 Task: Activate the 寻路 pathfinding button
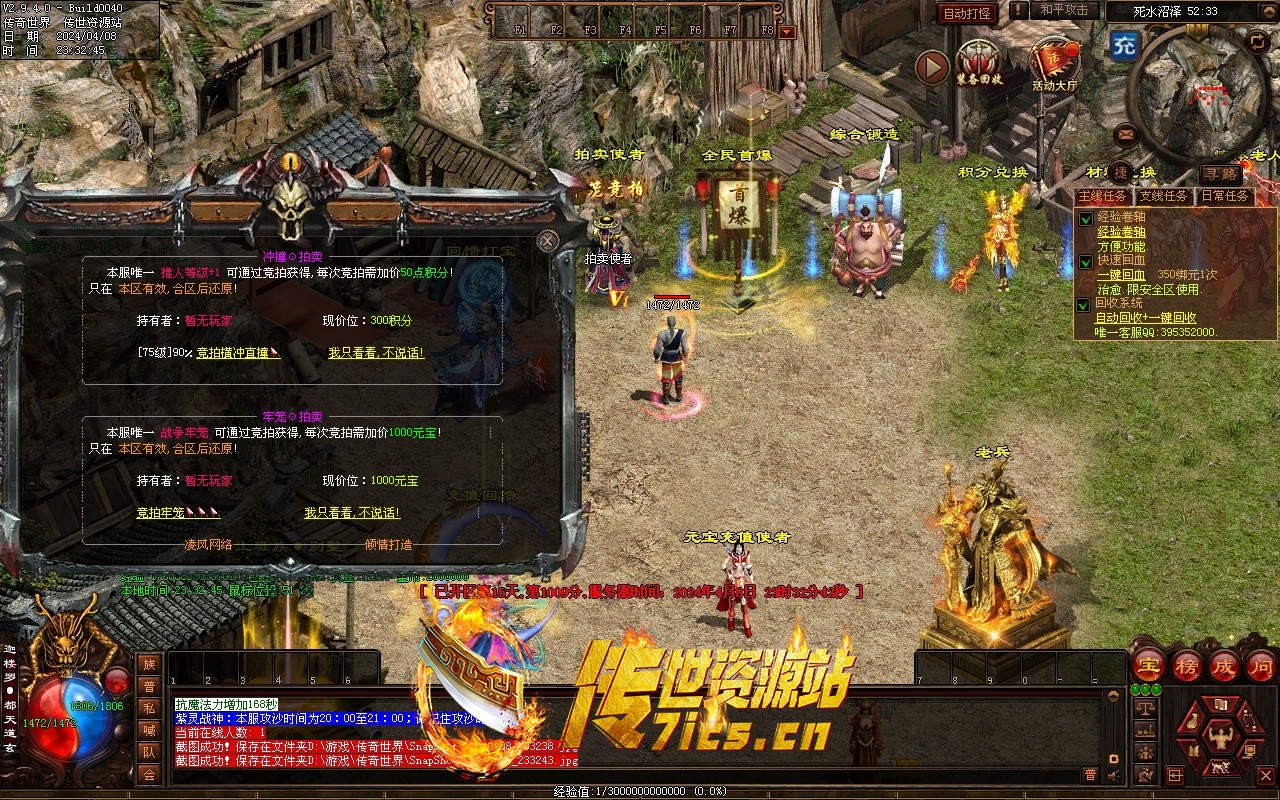(1221, 174)
